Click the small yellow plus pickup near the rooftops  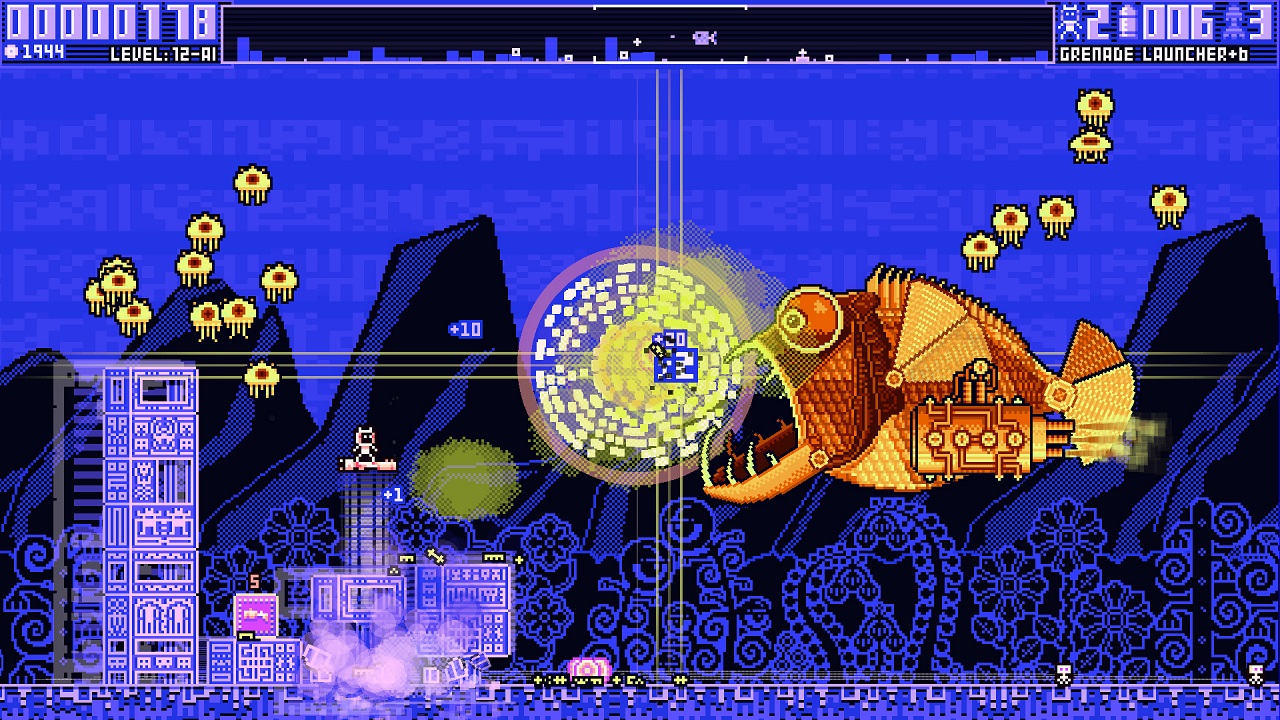click(519, 560)
